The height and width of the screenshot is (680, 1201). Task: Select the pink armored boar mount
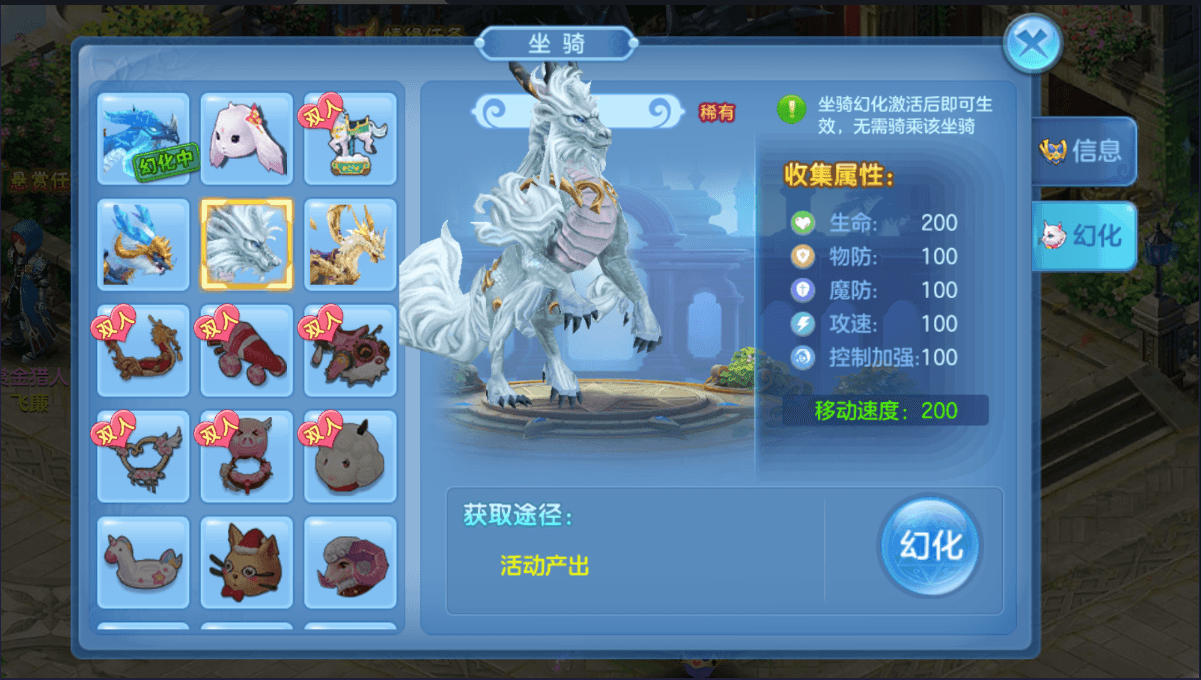tap(350, 562)
